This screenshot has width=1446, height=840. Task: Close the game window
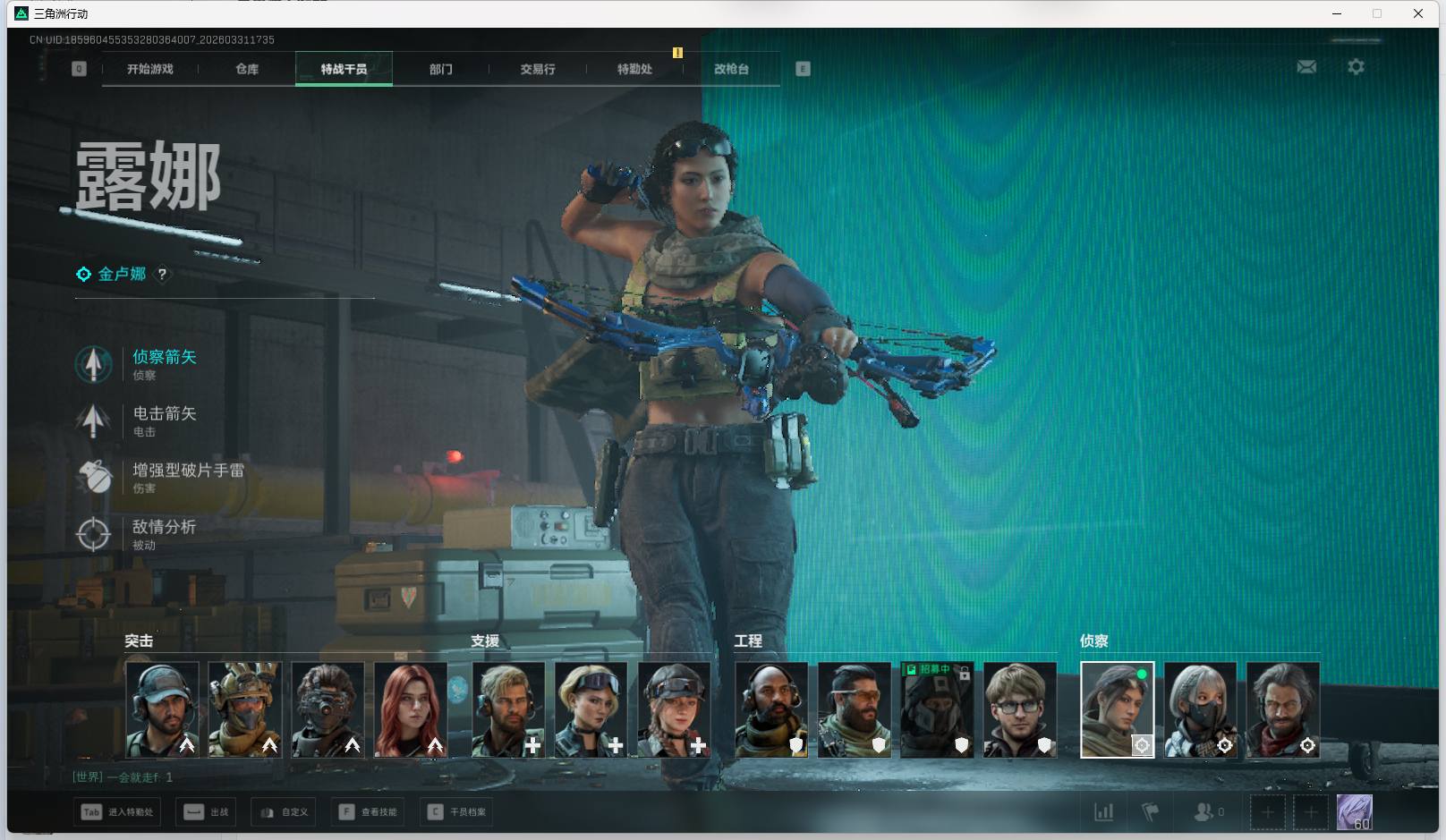coord(1418,13)
